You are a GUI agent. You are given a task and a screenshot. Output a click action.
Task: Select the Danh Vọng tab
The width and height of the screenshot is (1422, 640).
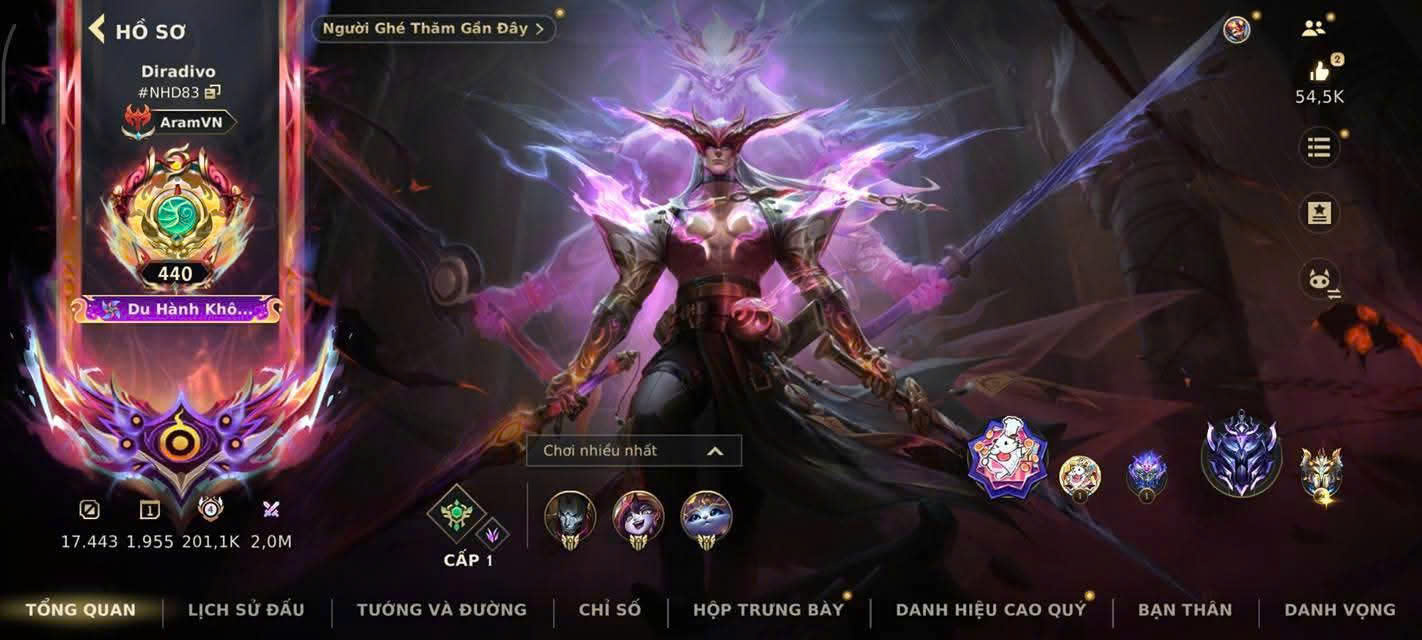click(x=1339, y=609)
